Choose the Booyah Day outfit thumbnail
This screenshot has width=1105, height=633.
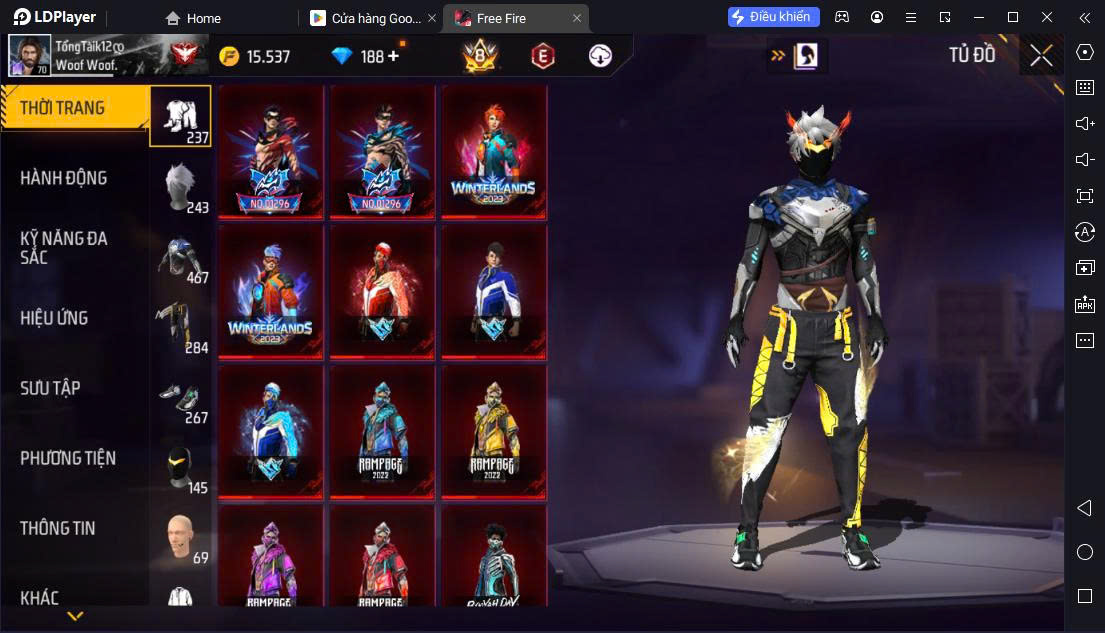(x=494, y=558)
